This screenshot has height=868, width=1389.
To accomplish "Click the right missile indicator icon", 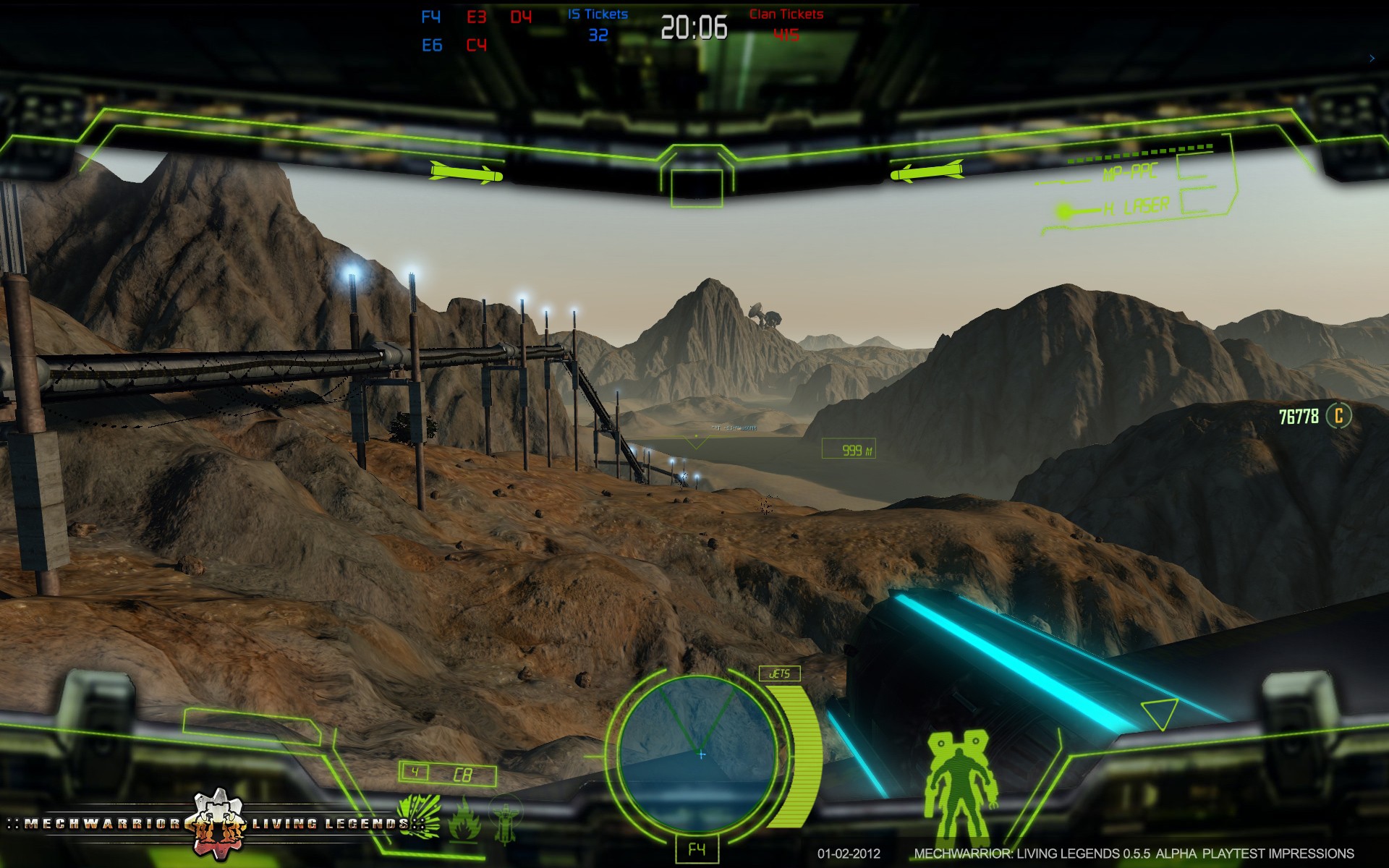I will [927, 173].
